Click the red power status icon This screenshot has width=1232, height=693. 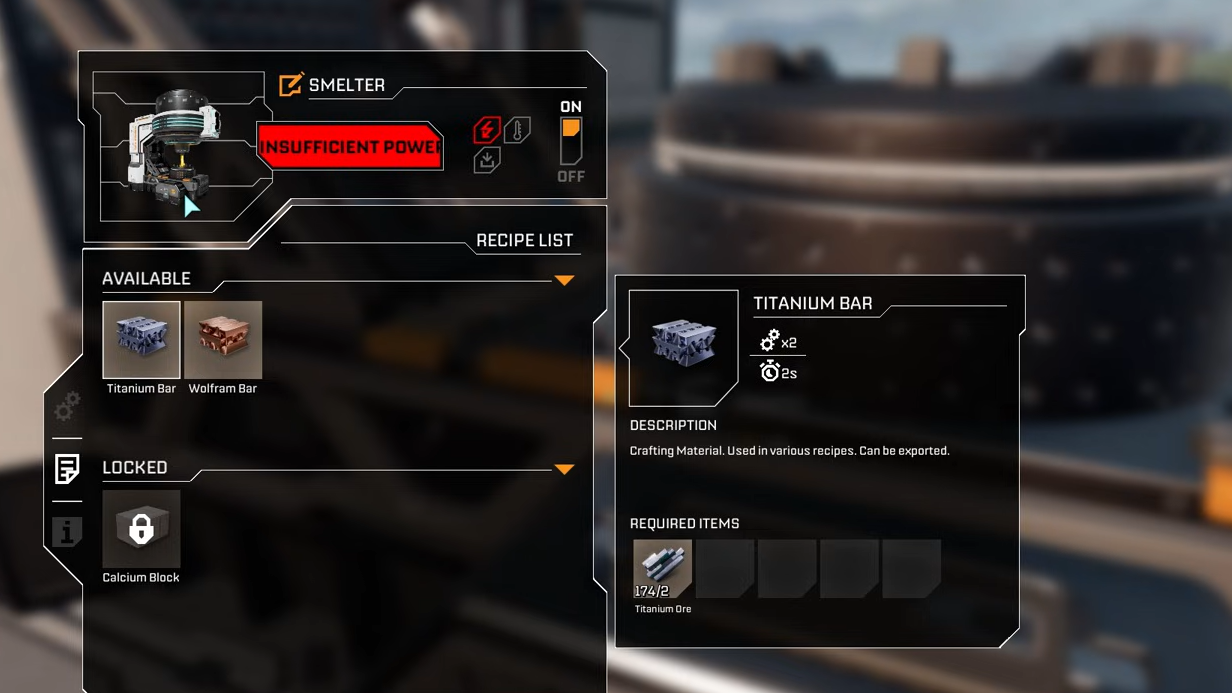pos(486,130)
